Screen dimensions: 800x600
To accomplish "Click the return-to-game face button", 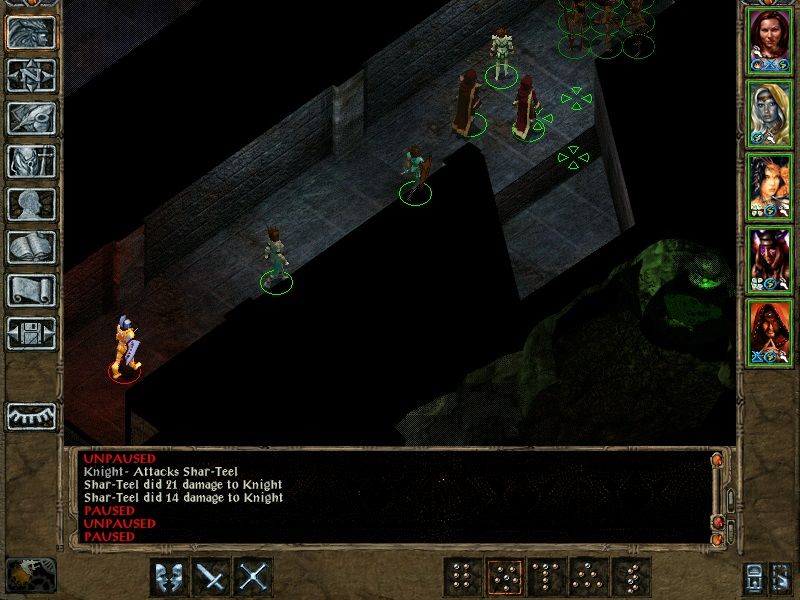I will click(x=30, y=31).
